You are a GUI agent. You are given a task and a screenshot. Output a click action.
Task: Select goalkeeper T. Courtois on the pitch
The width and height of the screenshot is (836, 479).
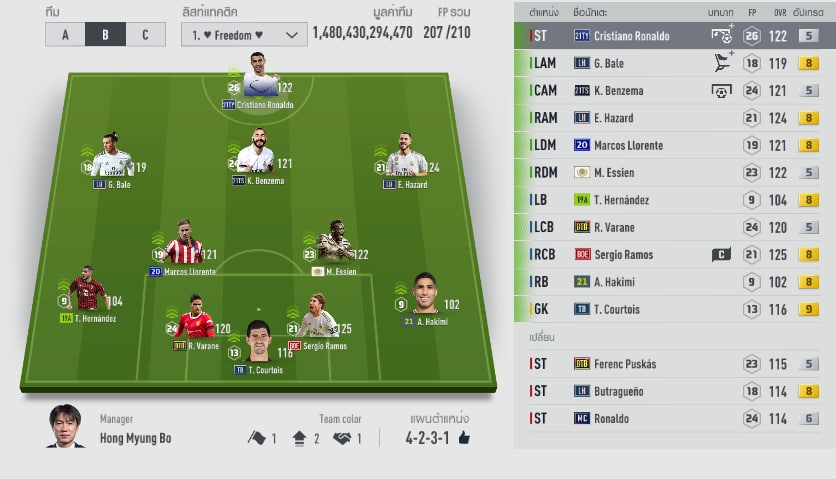tap(258, 342)
